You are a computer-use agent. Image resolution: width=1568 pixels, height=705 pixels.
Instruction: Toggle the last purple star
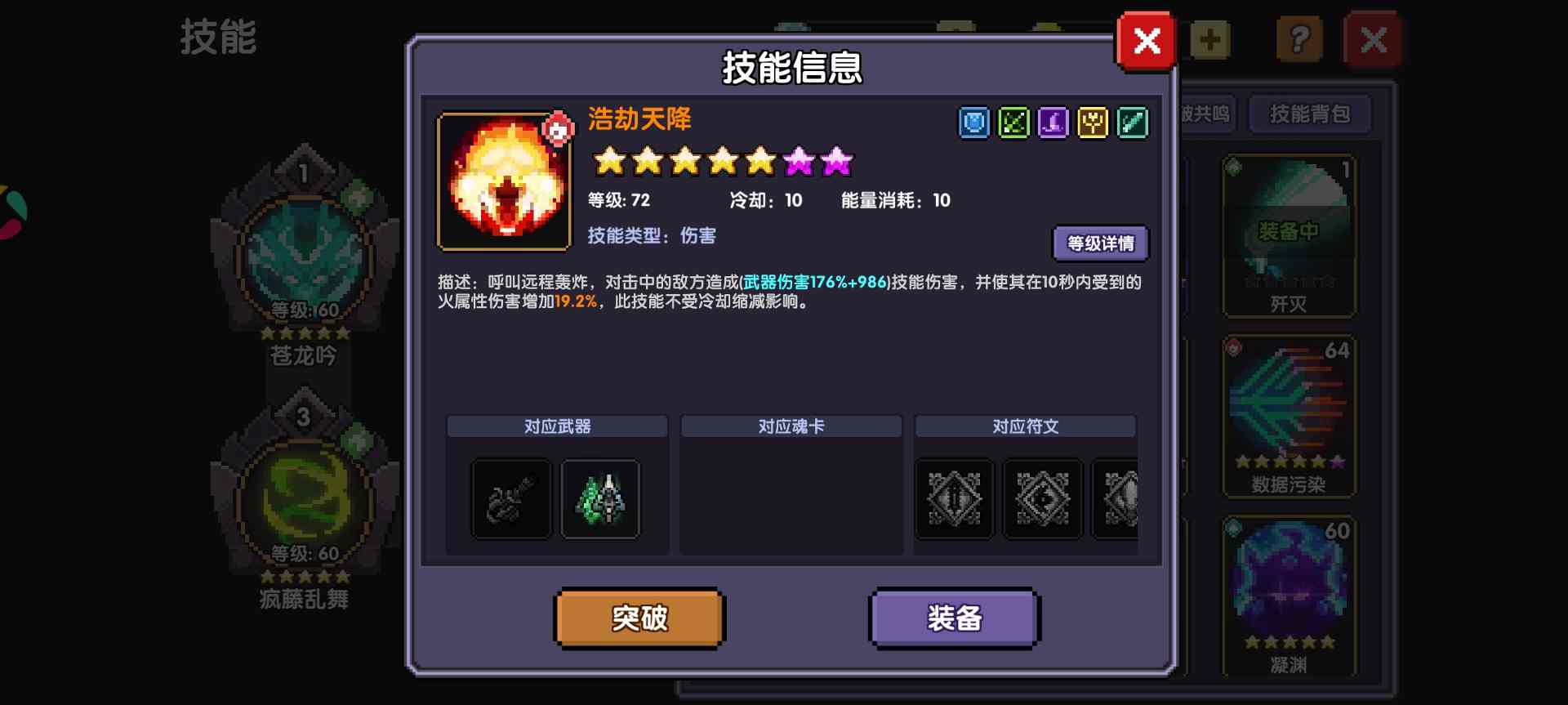tap(836, 161)
